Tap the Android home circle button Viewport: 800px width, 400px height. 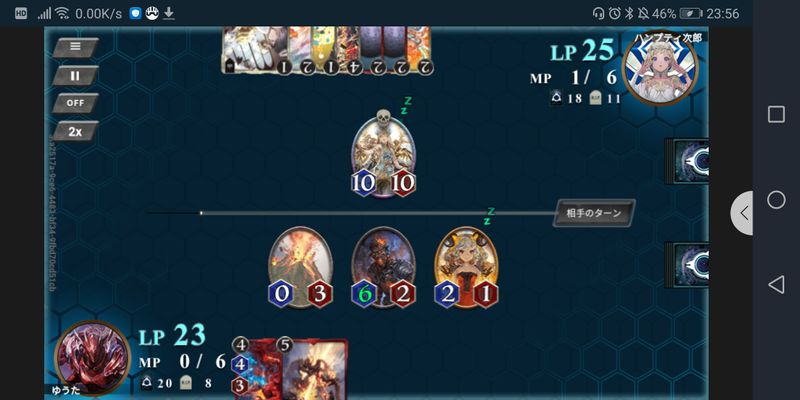776,200
